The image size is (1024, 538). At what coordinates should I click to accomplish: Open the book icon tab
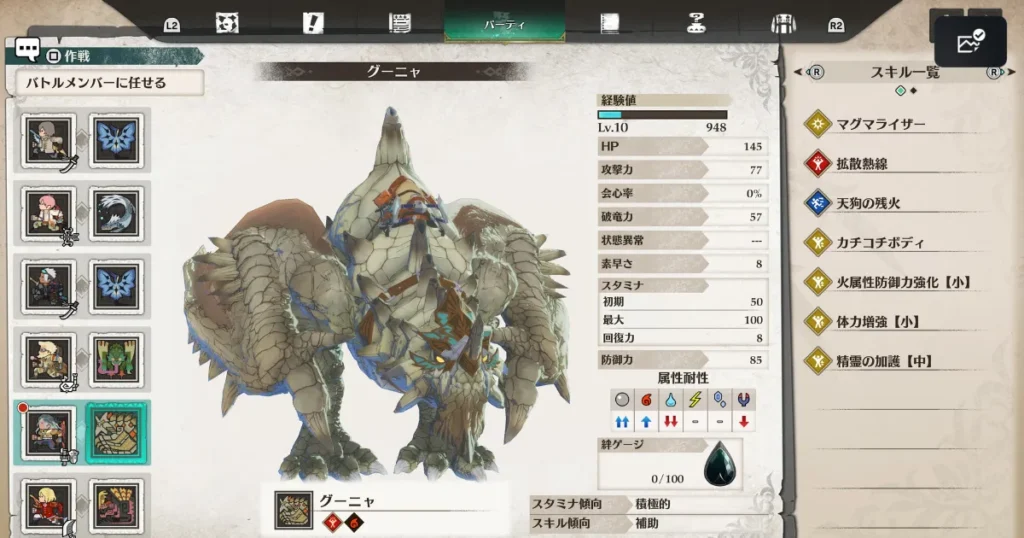pyautogui.click(x=607, y=22)
